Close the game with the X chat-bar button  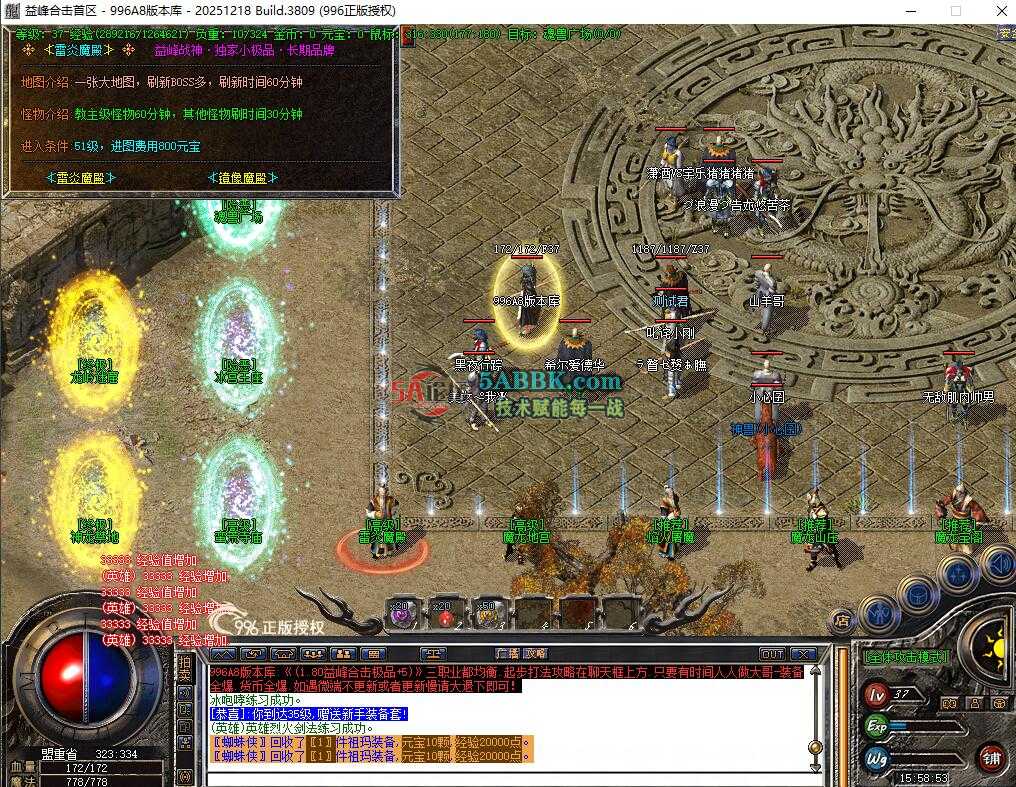point(804,655)
